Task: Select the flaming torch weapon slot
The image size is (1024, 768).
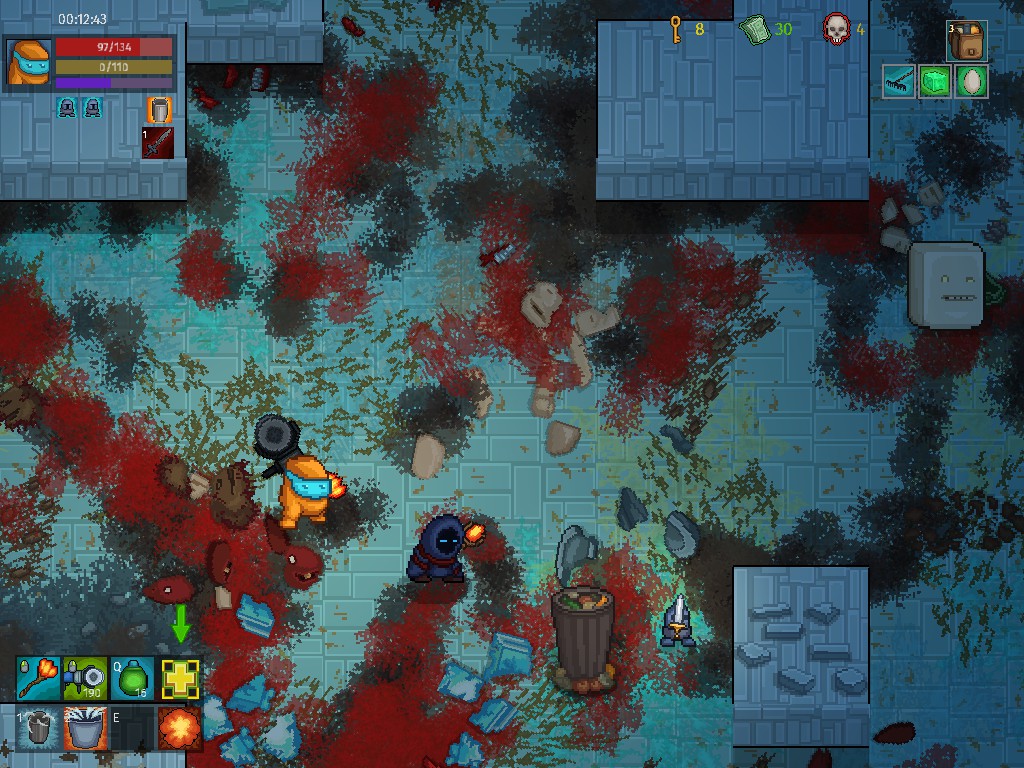Action: (37, 679)
